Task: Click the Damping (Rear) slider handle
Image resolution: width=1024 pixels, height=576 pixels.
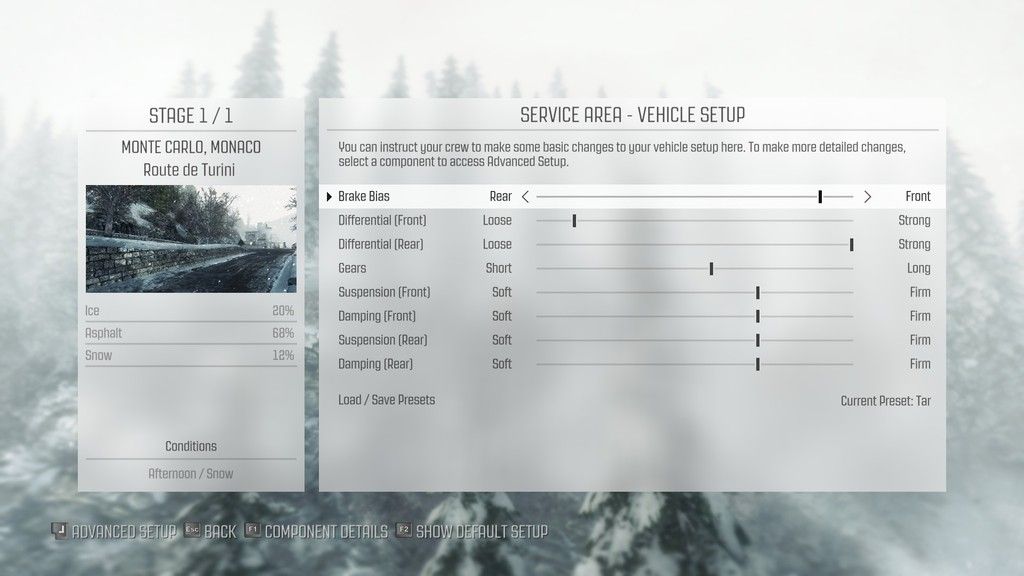Action: (x=758, y=364)
